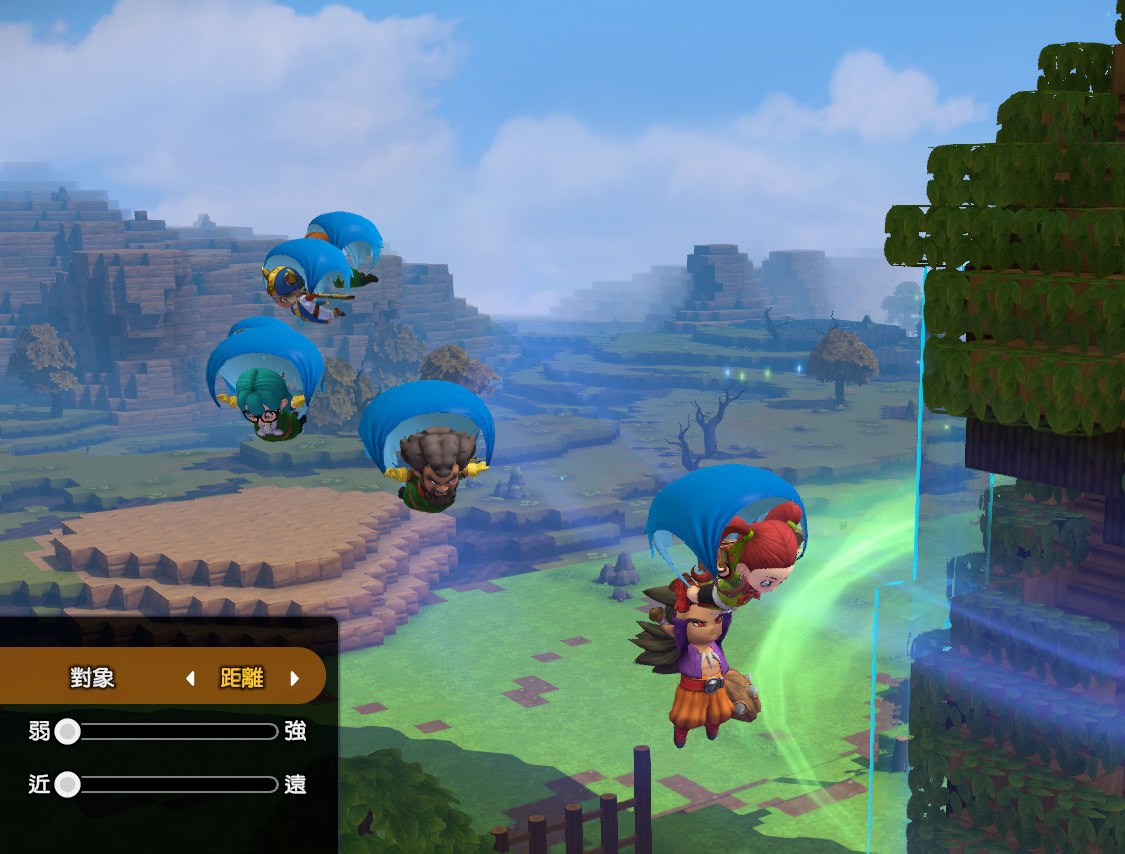Click the 弱-強 strength slider handle
Screen dimensions: 1125x854
(67, 731)
